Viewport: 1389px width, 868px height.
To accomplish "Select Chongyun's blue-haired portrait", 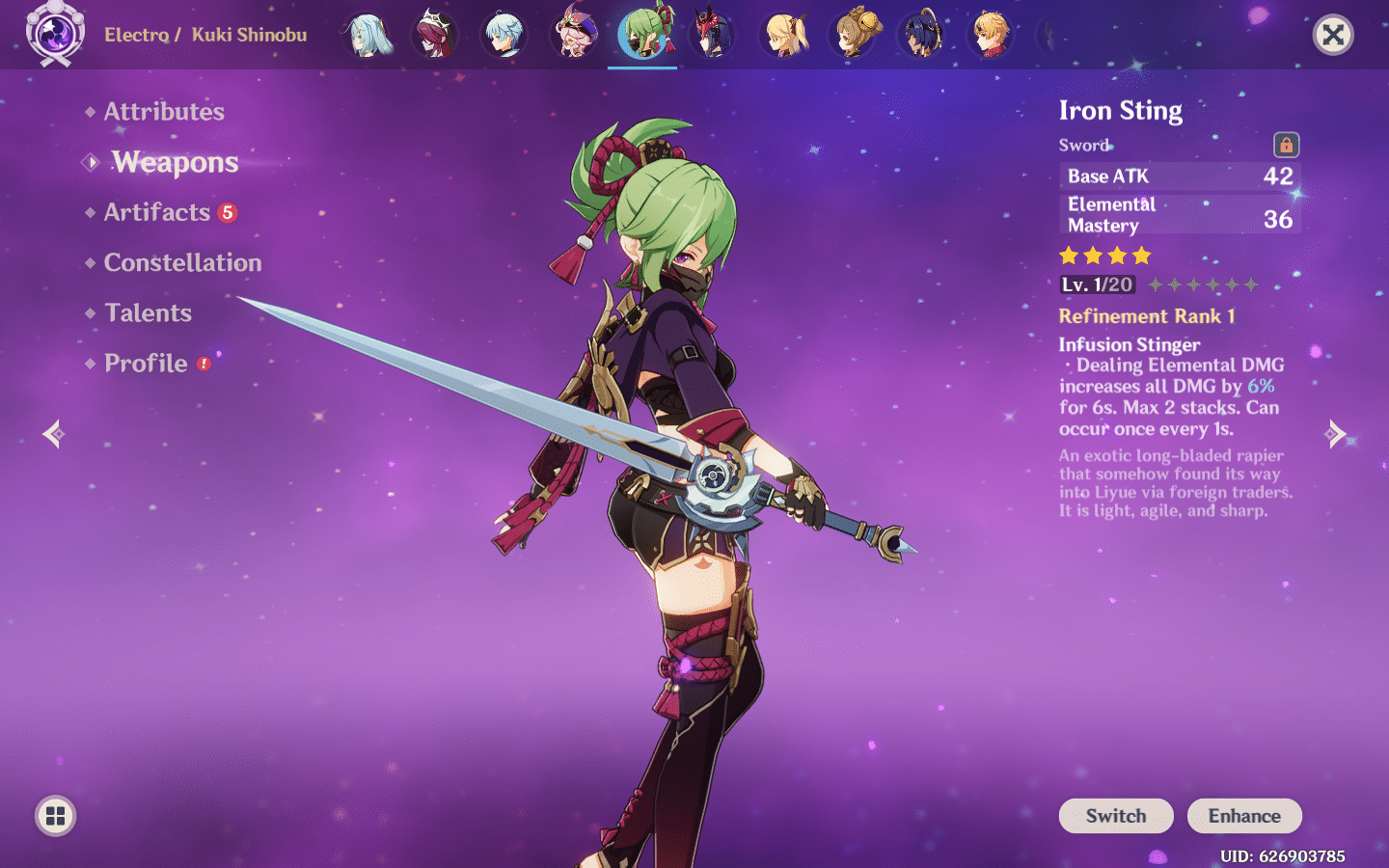I will pyautogui.click(x=506, y=34).
